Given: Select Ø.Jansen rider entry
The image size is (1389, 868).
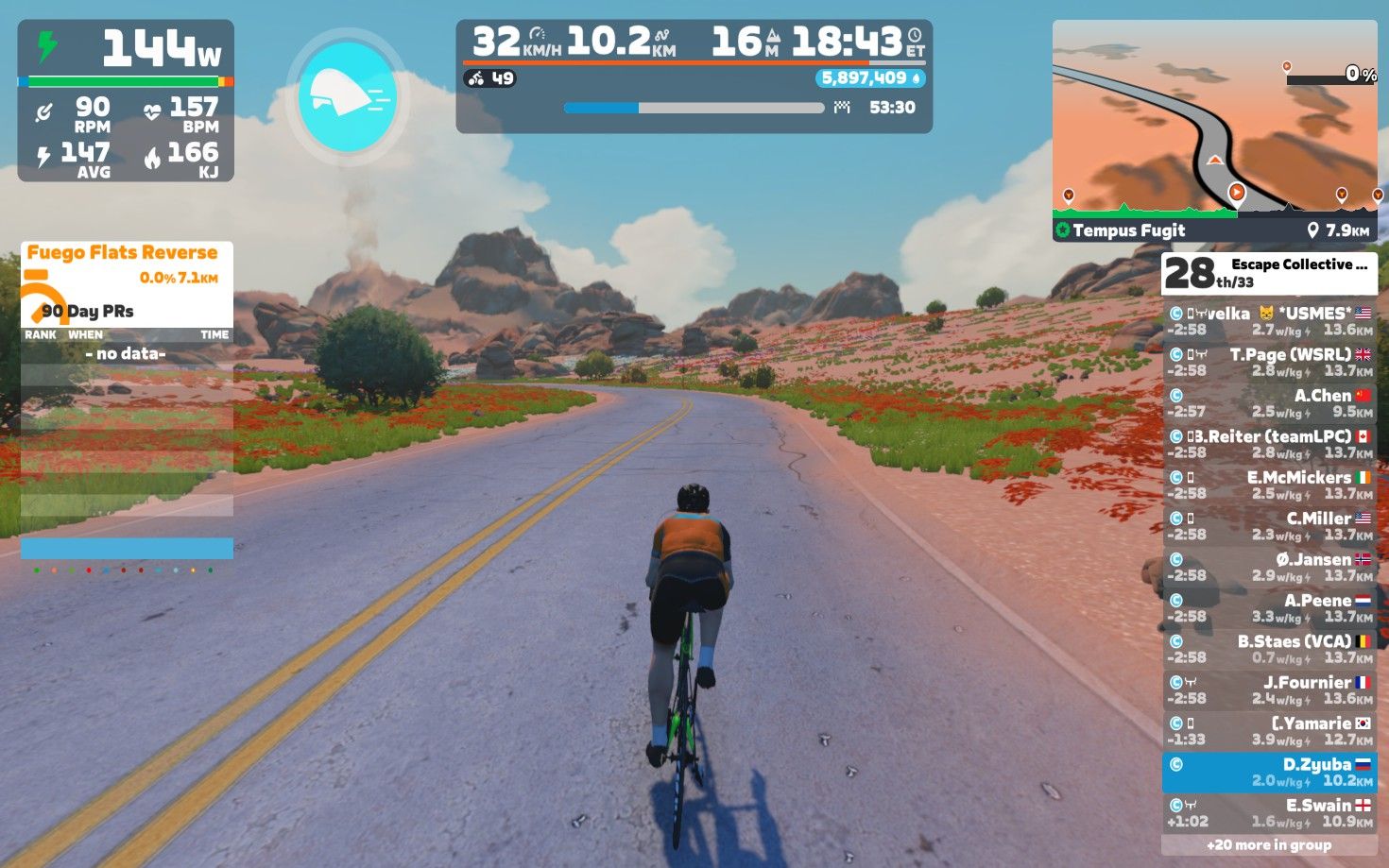Looking at the screenshot, I should click(x=1269, y=567).
